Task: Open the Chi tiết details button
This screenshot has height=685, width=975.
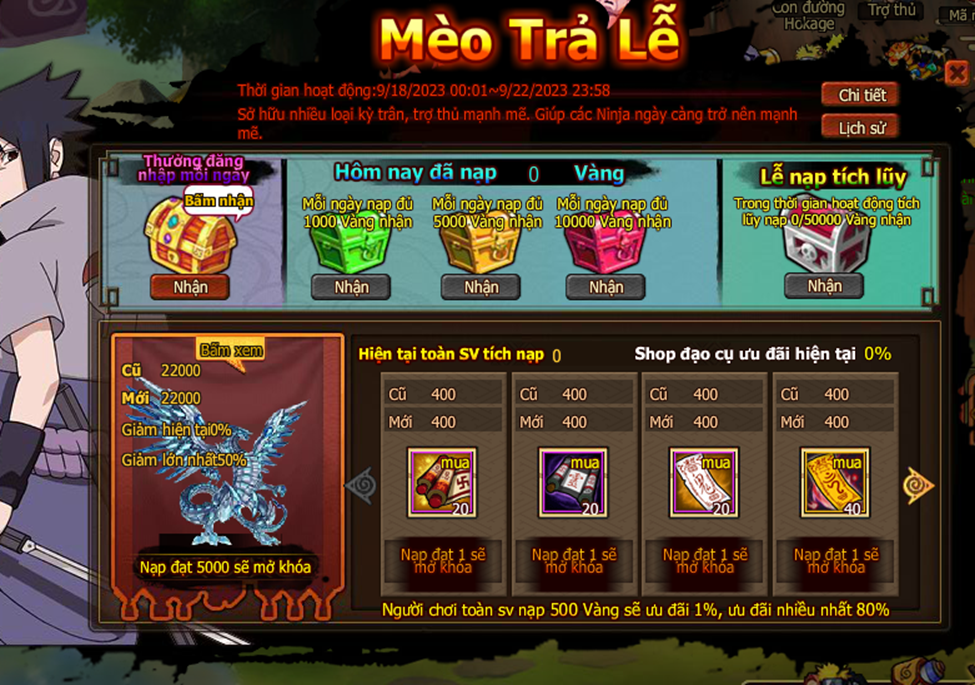Action: pos(861,95)
